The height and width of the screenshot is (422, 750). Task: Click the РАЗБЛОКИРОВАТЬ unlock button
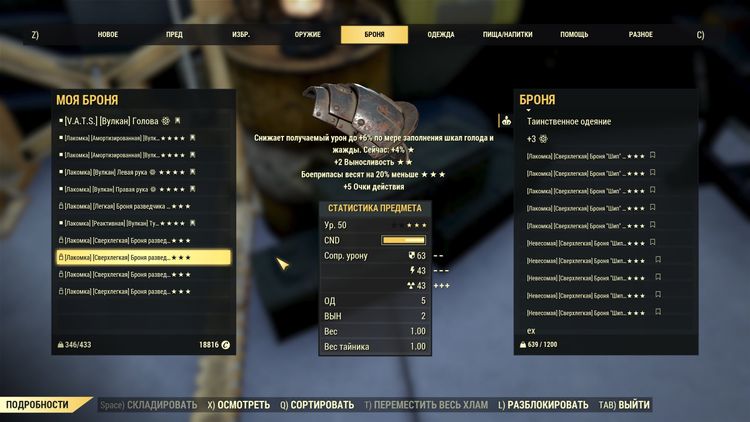coord(543,405)
